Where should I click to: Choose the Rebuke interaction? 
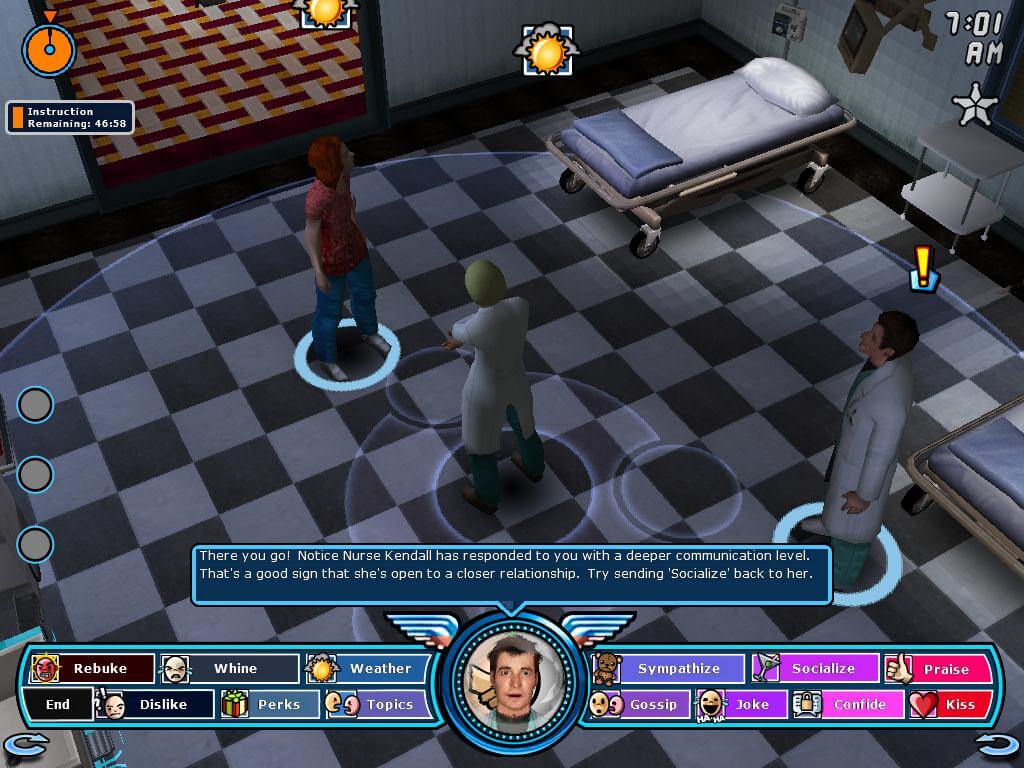[94, 668]
